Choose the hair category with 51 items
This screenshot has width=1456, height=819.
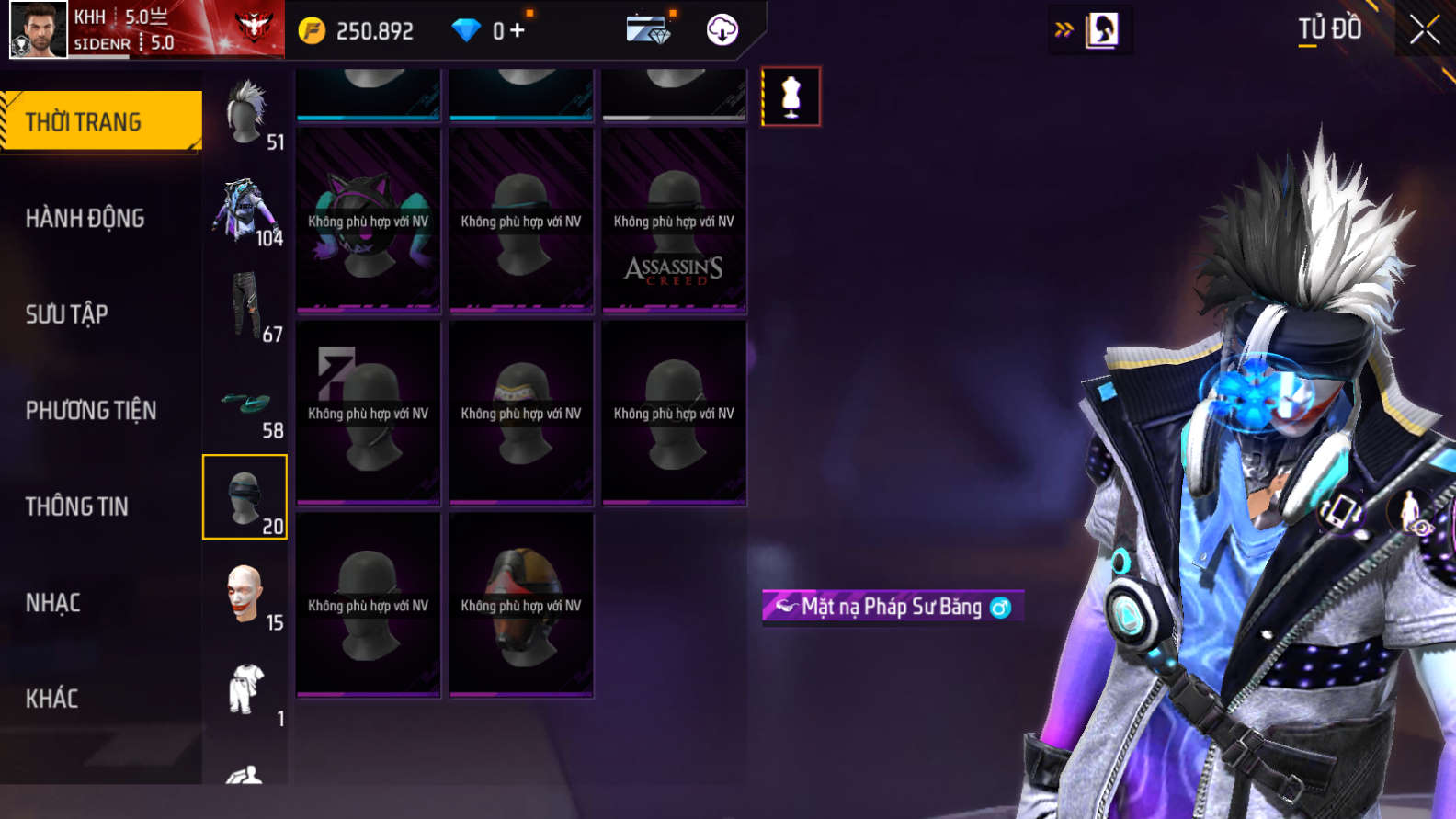[245, 114]
